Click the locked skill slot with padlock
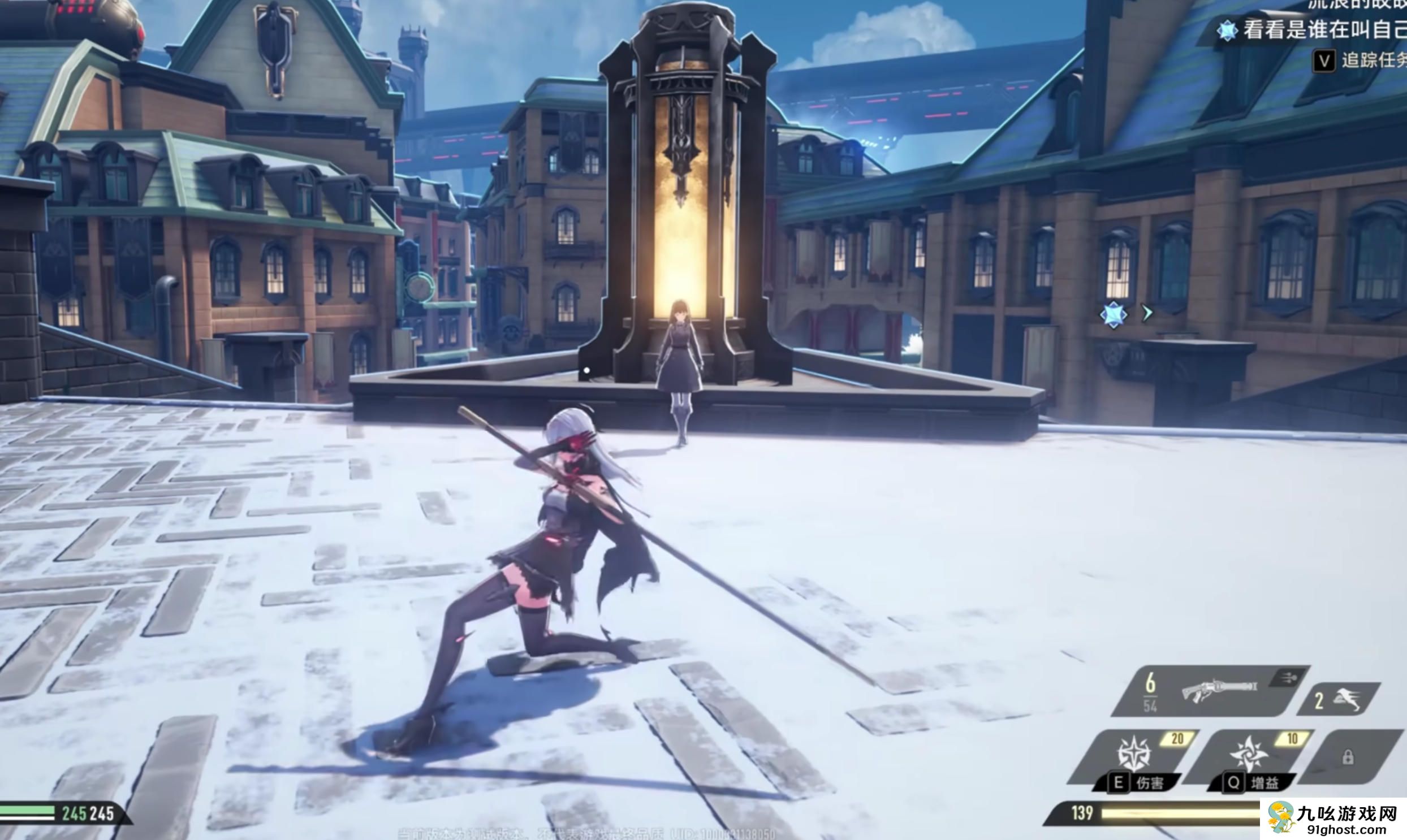 click(x=1348, y=757)
